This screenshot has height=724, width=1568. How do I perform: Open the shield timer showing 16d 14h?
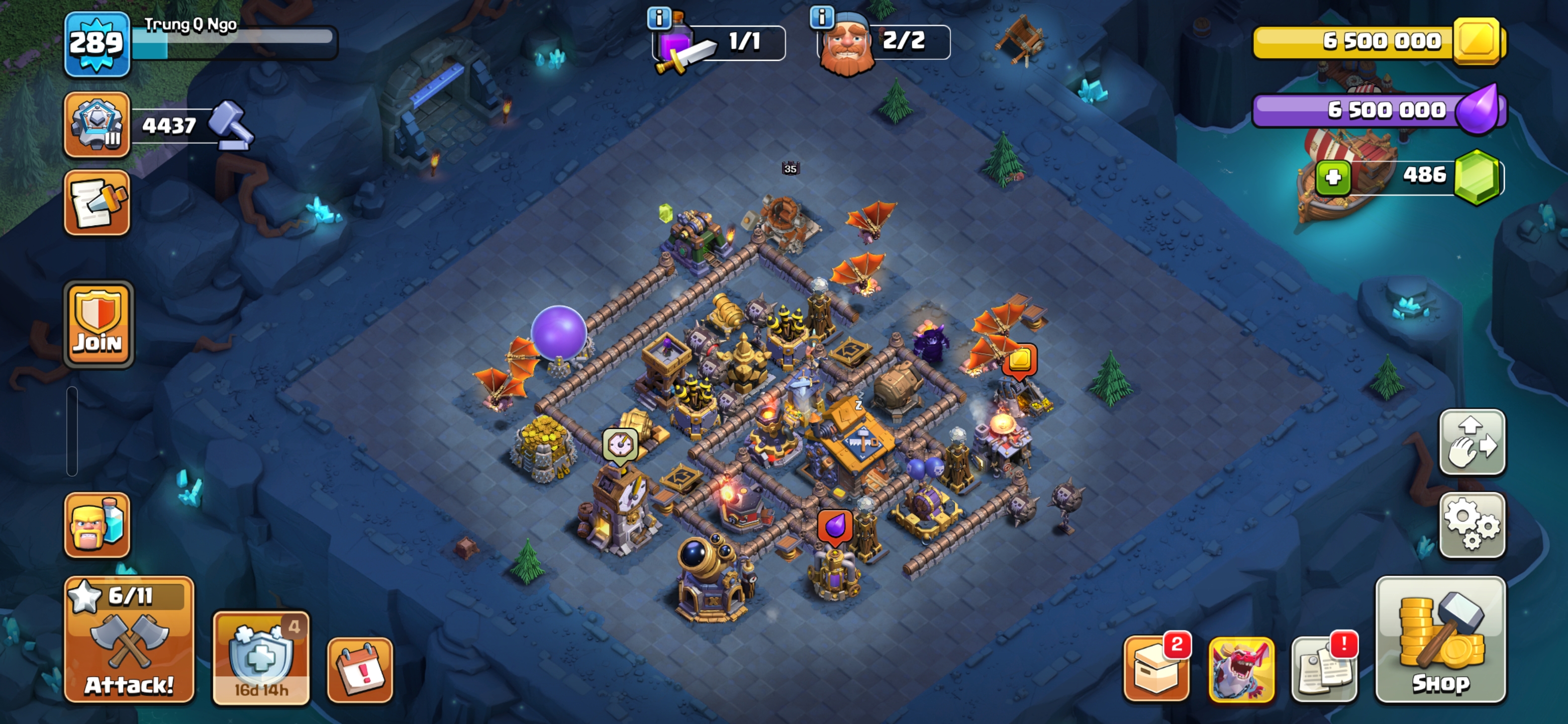point(260,658)
